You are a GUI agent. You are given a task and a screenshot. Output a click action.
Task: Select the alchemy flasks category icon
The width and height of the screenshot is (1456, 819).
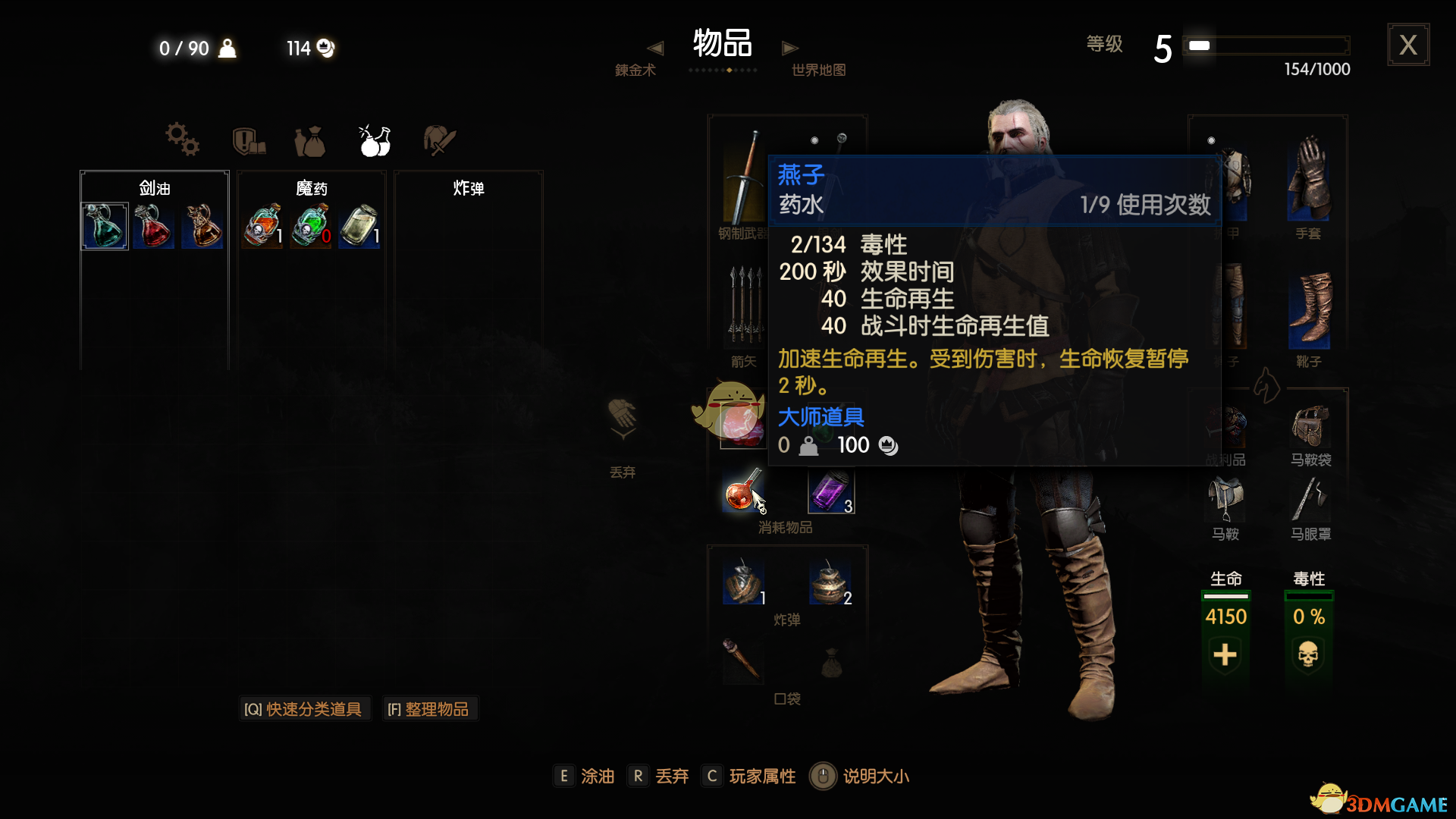pos(375,140)
